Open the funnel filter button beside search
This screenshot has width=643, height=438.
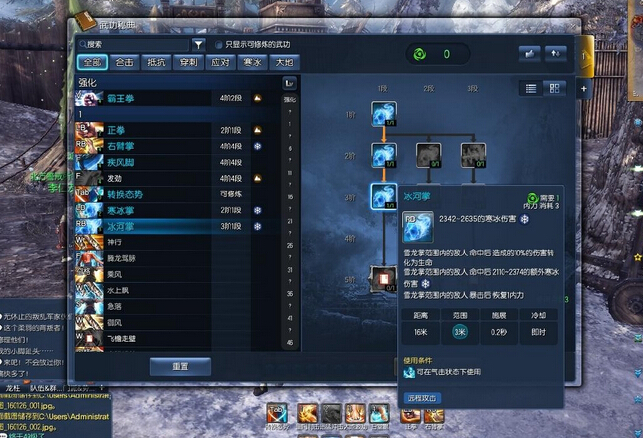click(x=198, y=44)
